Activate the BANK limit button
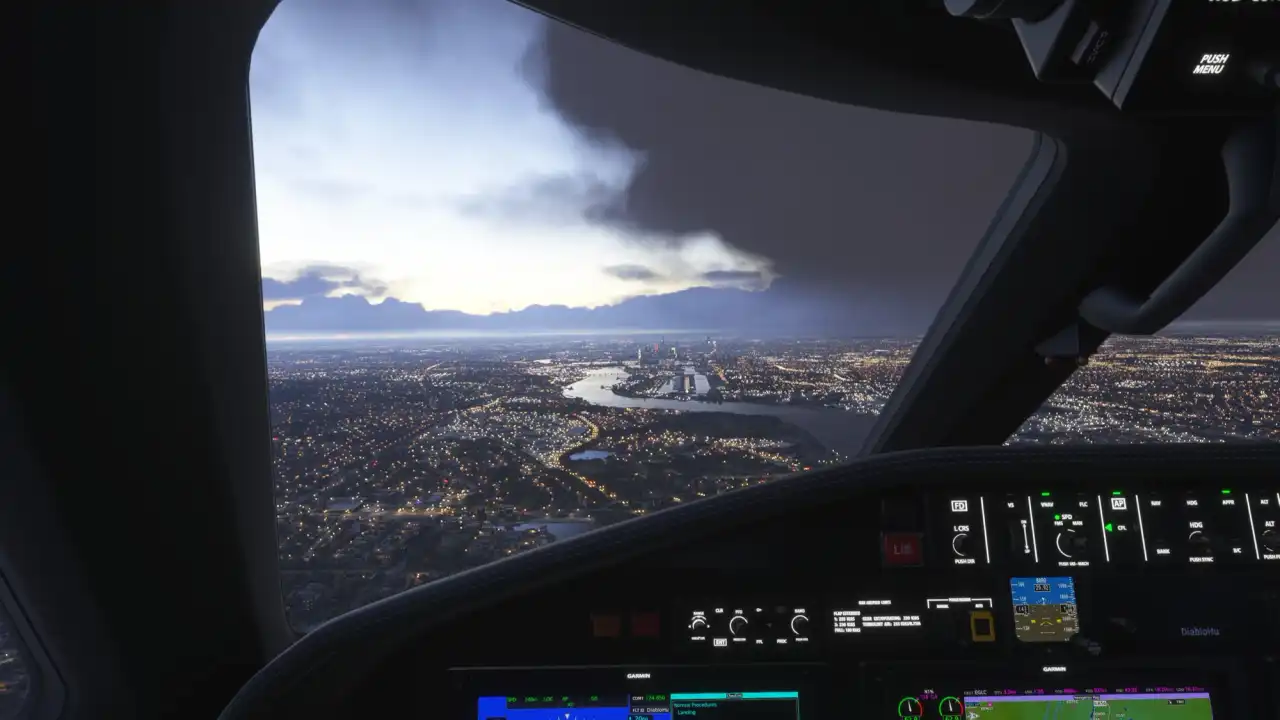The image size is (1280, 720). point(1163,550)
